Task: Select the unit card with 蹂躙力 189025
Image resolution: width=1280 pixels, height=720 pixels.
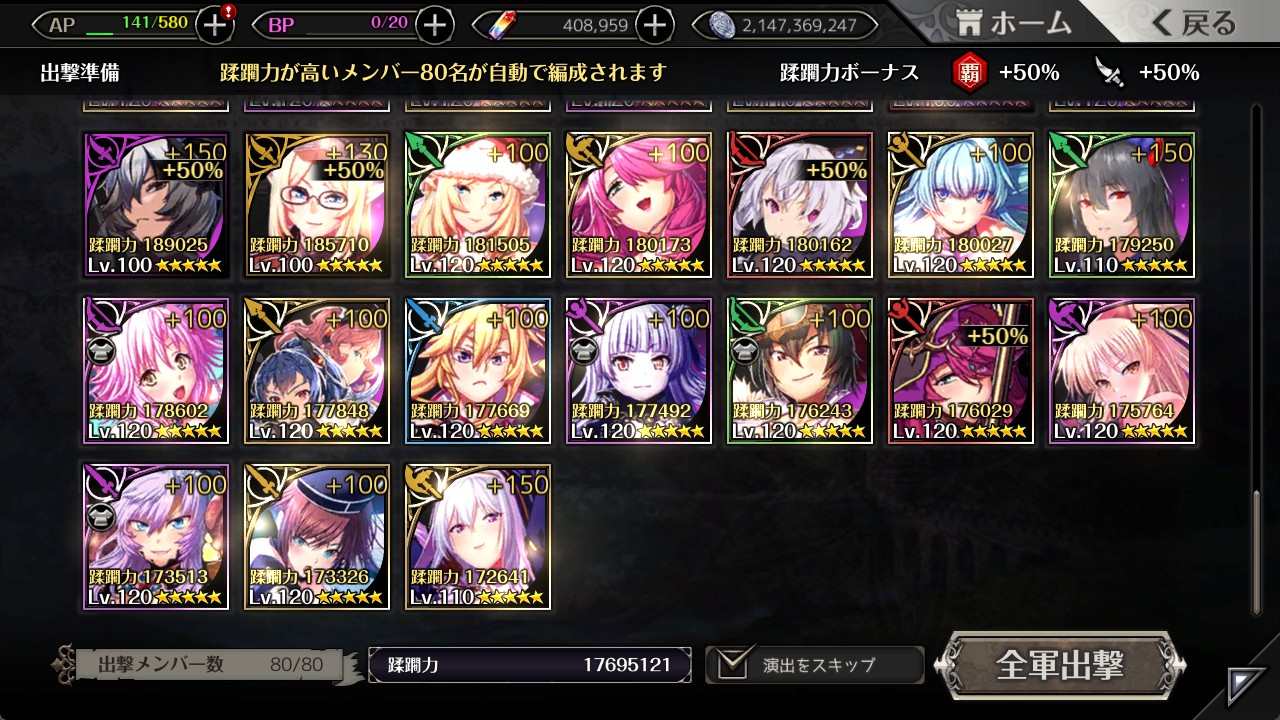Action: tap(156, 205)
